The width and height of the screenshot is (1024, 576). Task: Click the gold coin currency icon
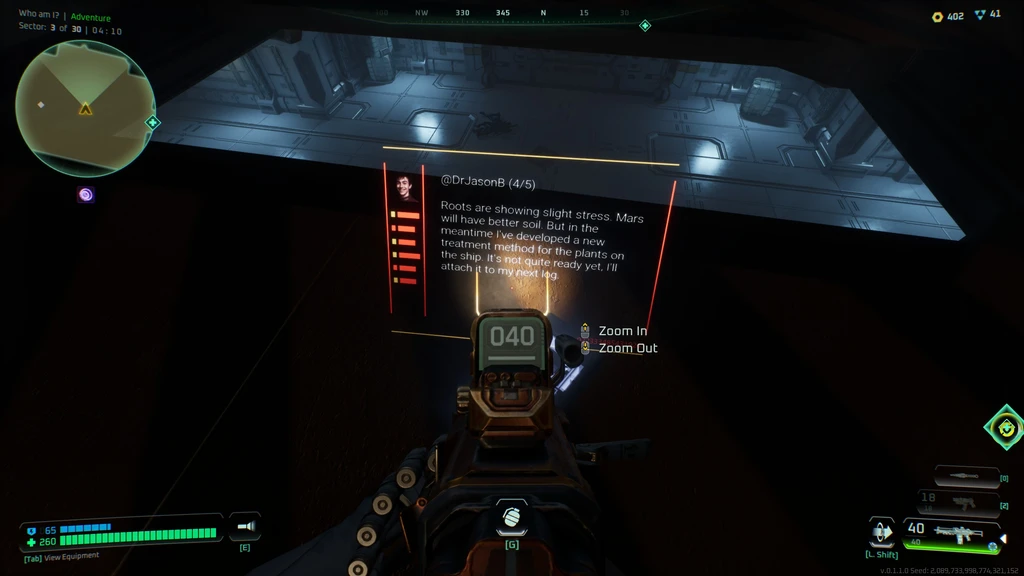937,16
